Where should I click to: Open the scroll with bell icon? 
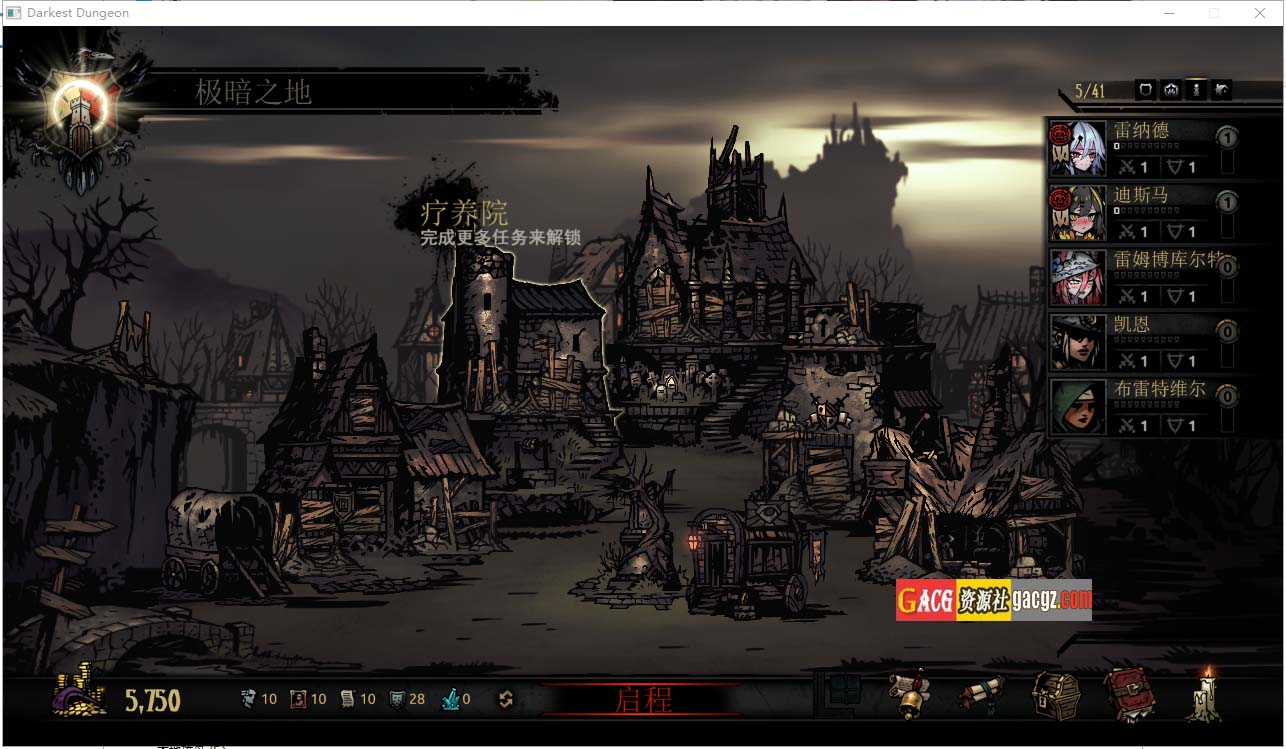(909, 695)
